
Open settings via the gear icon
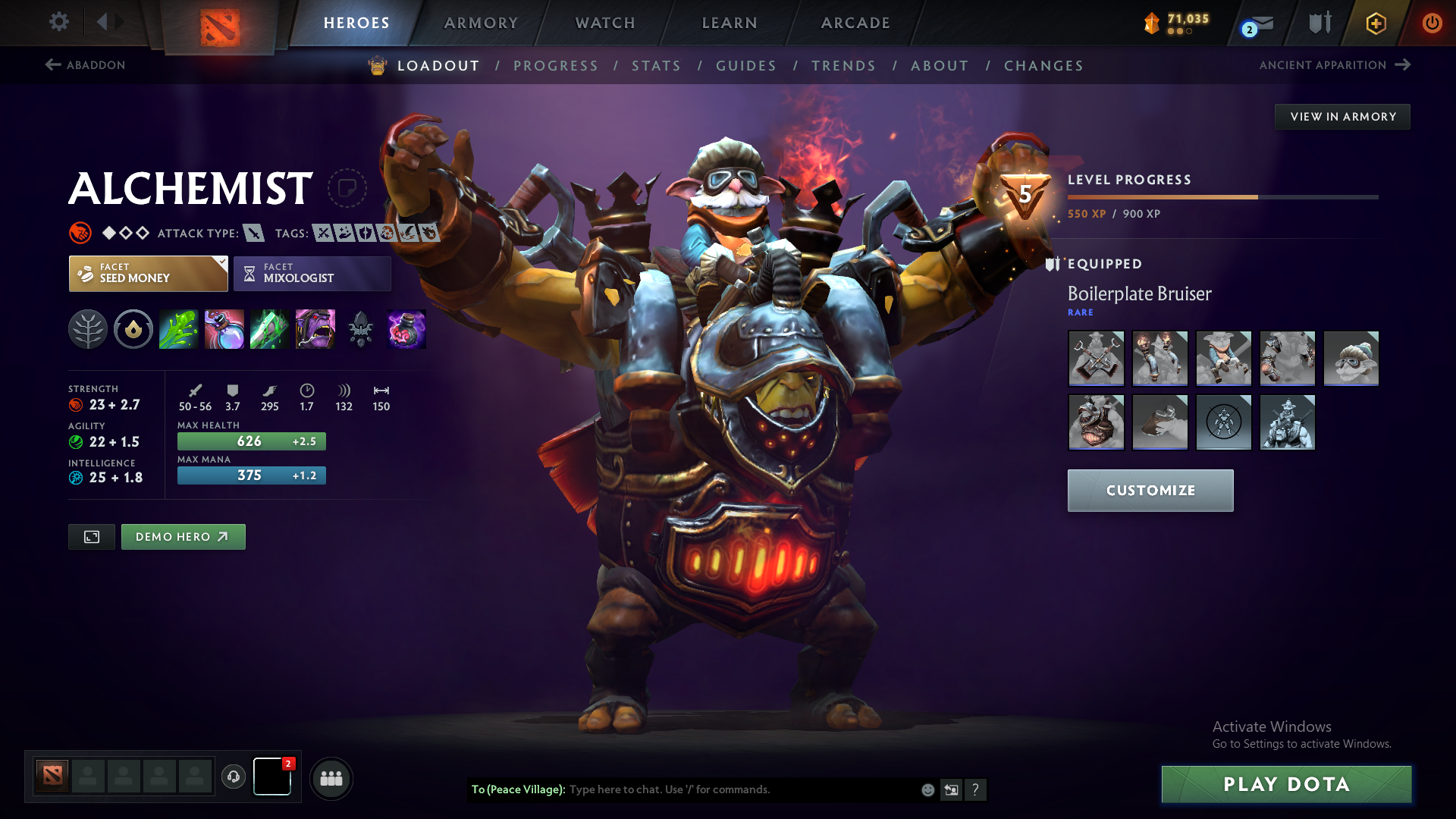[58, 22]
